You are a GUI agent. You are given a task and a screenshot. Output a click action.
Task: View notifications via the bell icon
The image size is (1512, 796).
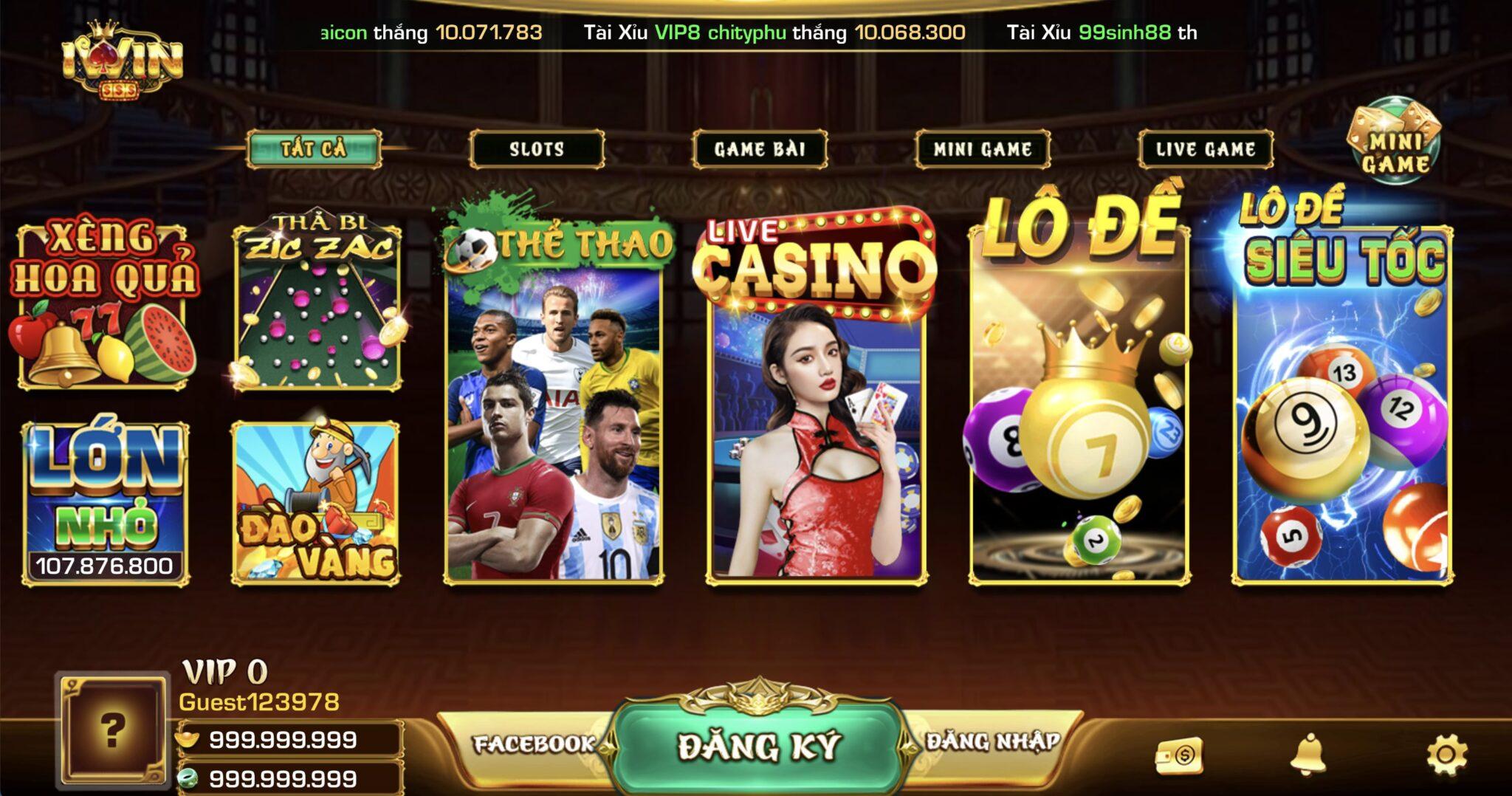click(1307, 755)
